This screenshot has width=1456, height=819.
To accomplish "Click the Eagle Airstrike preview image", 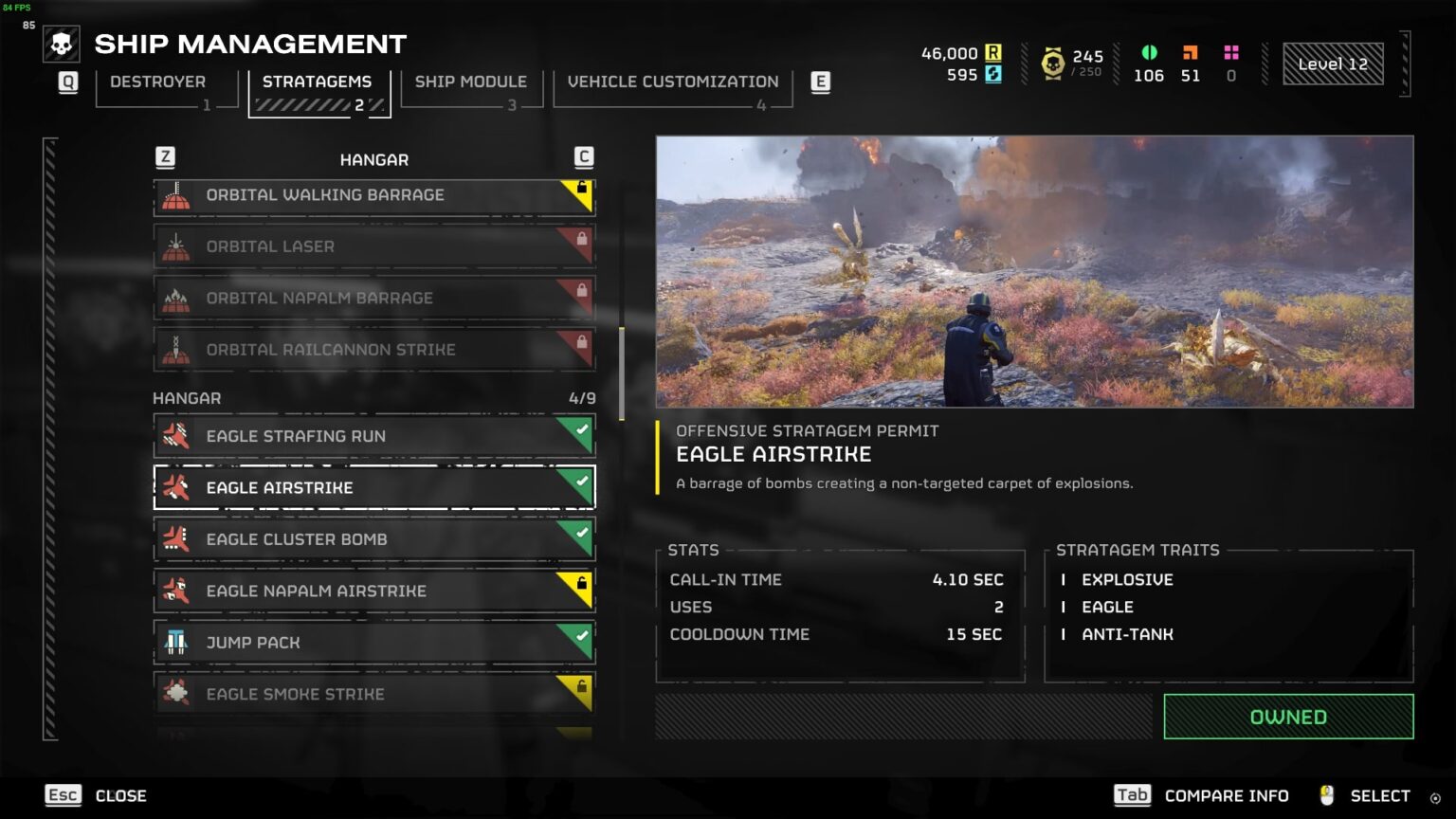I will 1034,272.
